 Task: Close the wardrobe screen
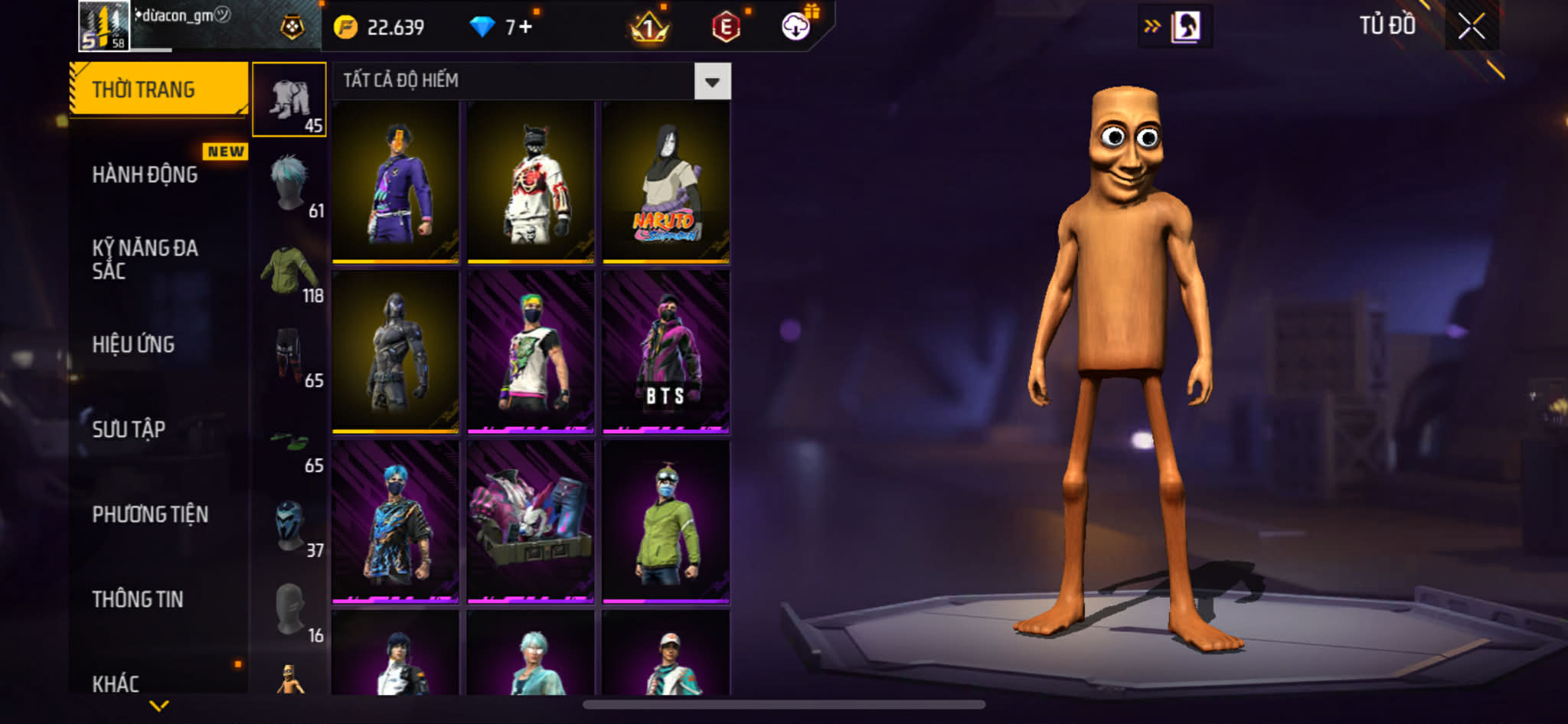pyautogui.click(x=1471, y=27)
